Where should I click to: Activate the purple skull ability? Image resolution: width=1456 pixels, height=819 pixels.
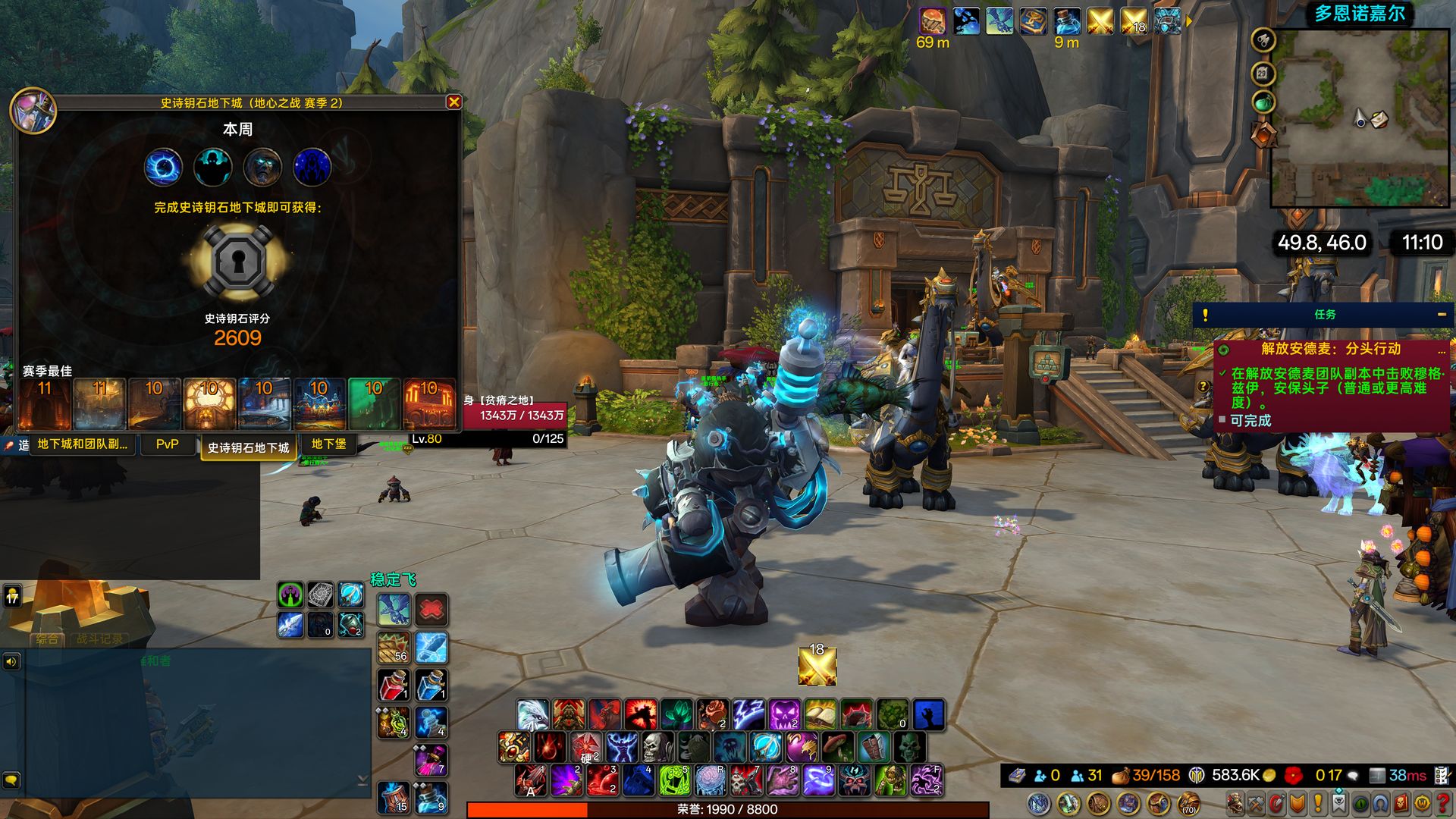click(785, 714)
